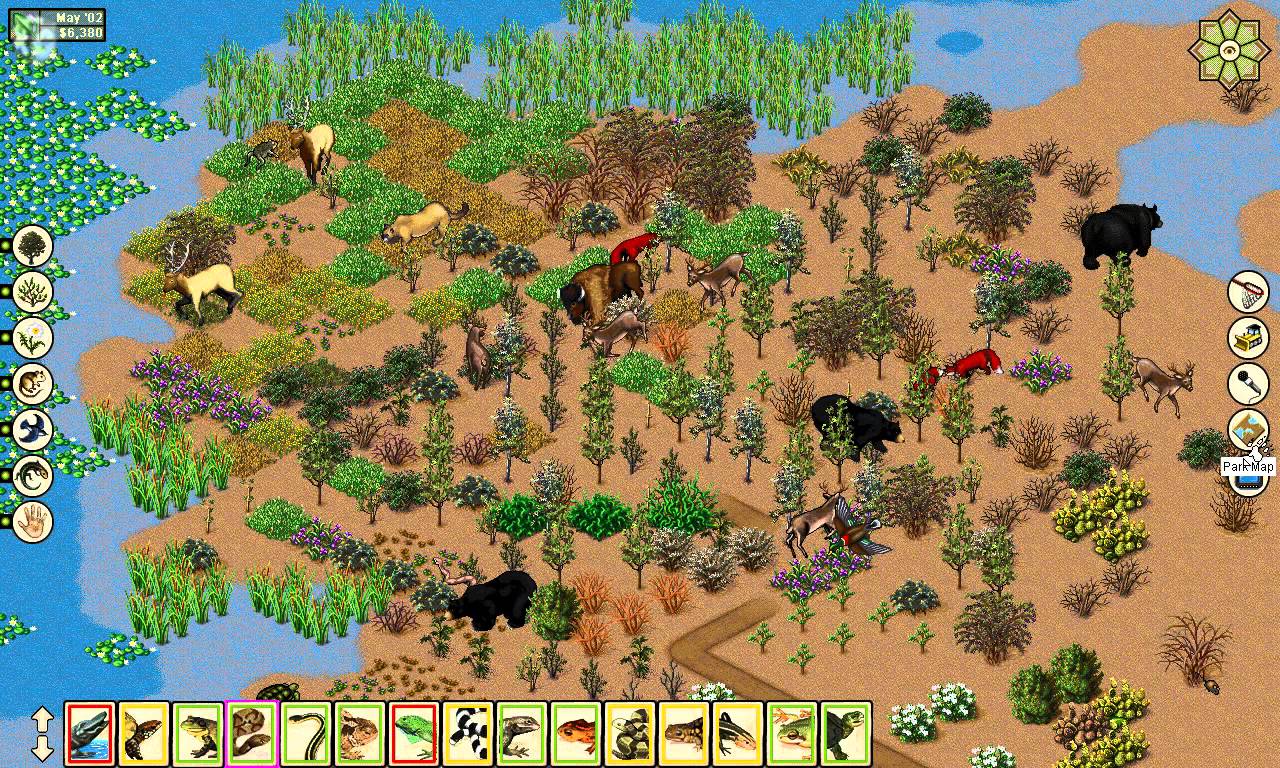Open the trees category

click(x=33, y=245)
